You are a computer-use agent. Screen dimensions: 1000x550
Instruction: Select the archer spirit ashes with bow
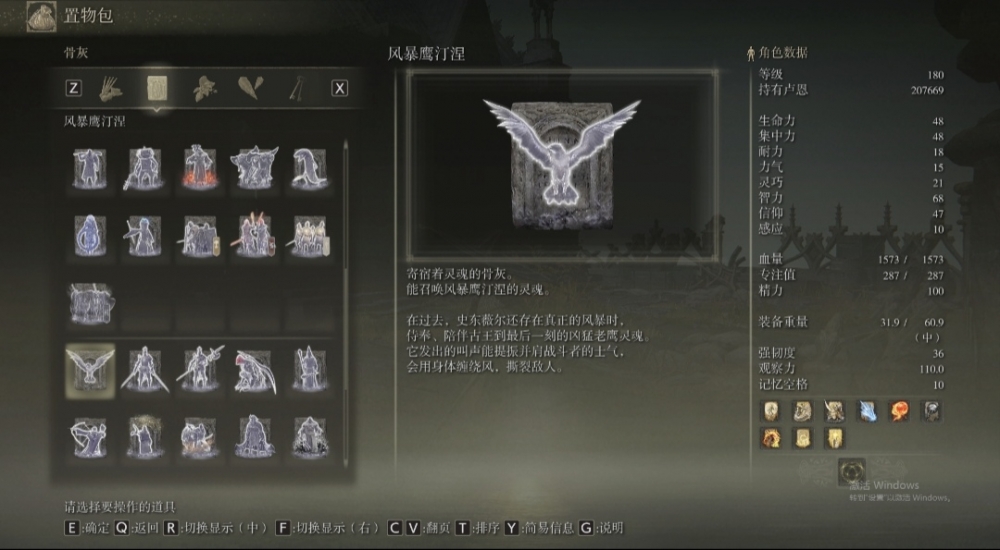90,436
